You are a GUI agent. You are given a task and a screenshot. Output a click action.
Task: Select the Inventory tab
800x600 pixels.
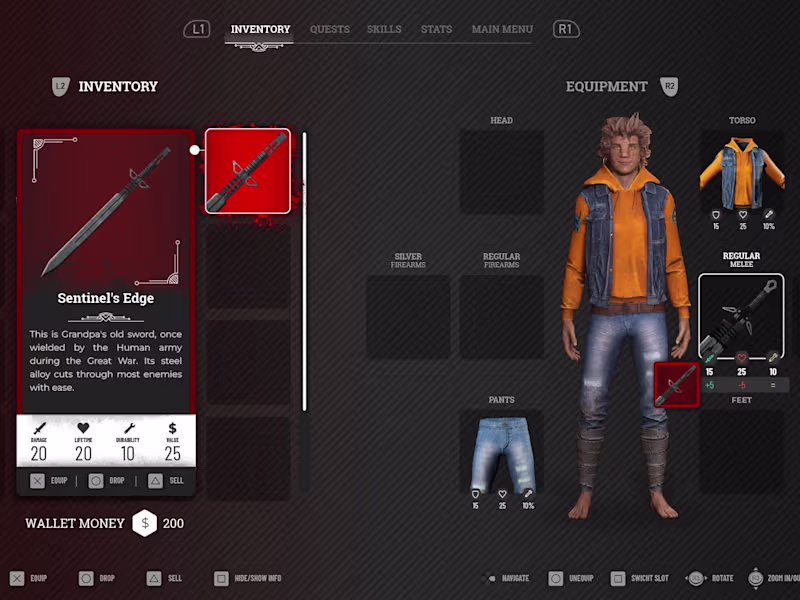[x=260, y=29]
